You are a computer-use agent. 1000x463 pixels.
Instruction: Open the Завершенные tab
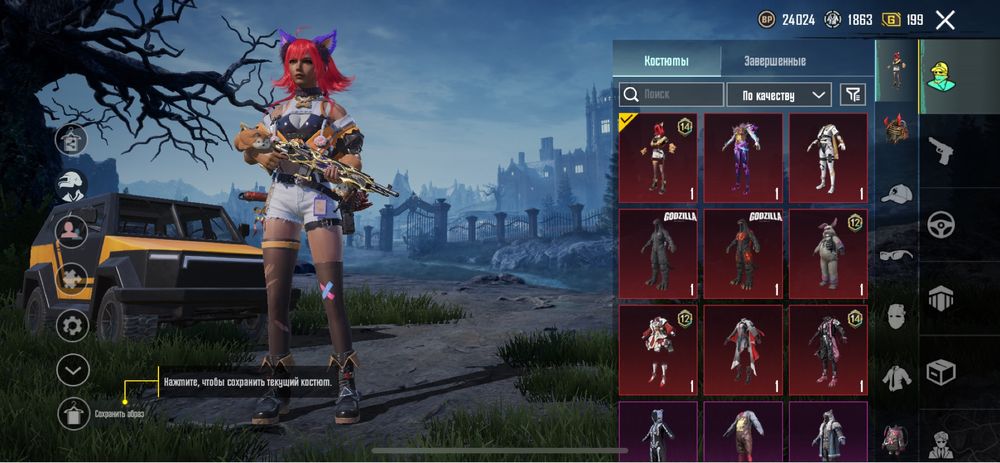(774, 61)
